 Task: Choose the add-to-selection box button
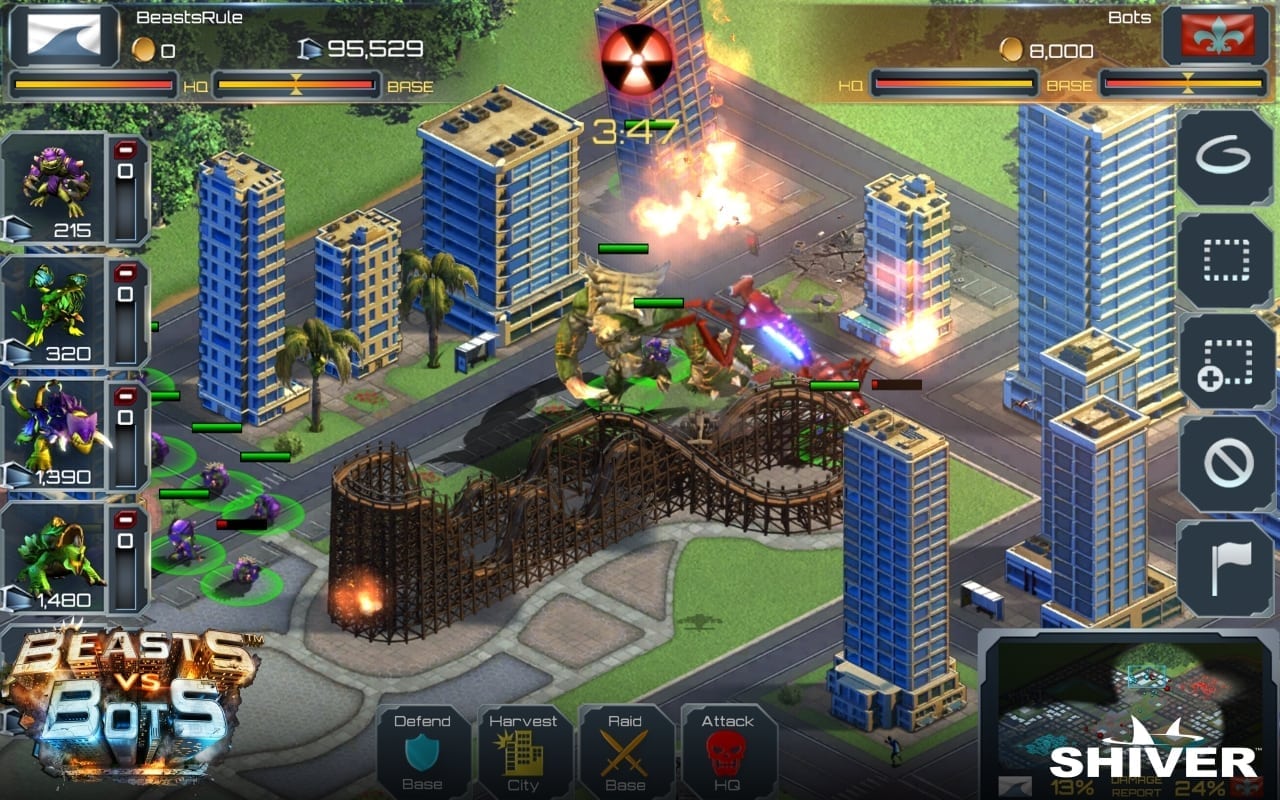click(1224, 362)
